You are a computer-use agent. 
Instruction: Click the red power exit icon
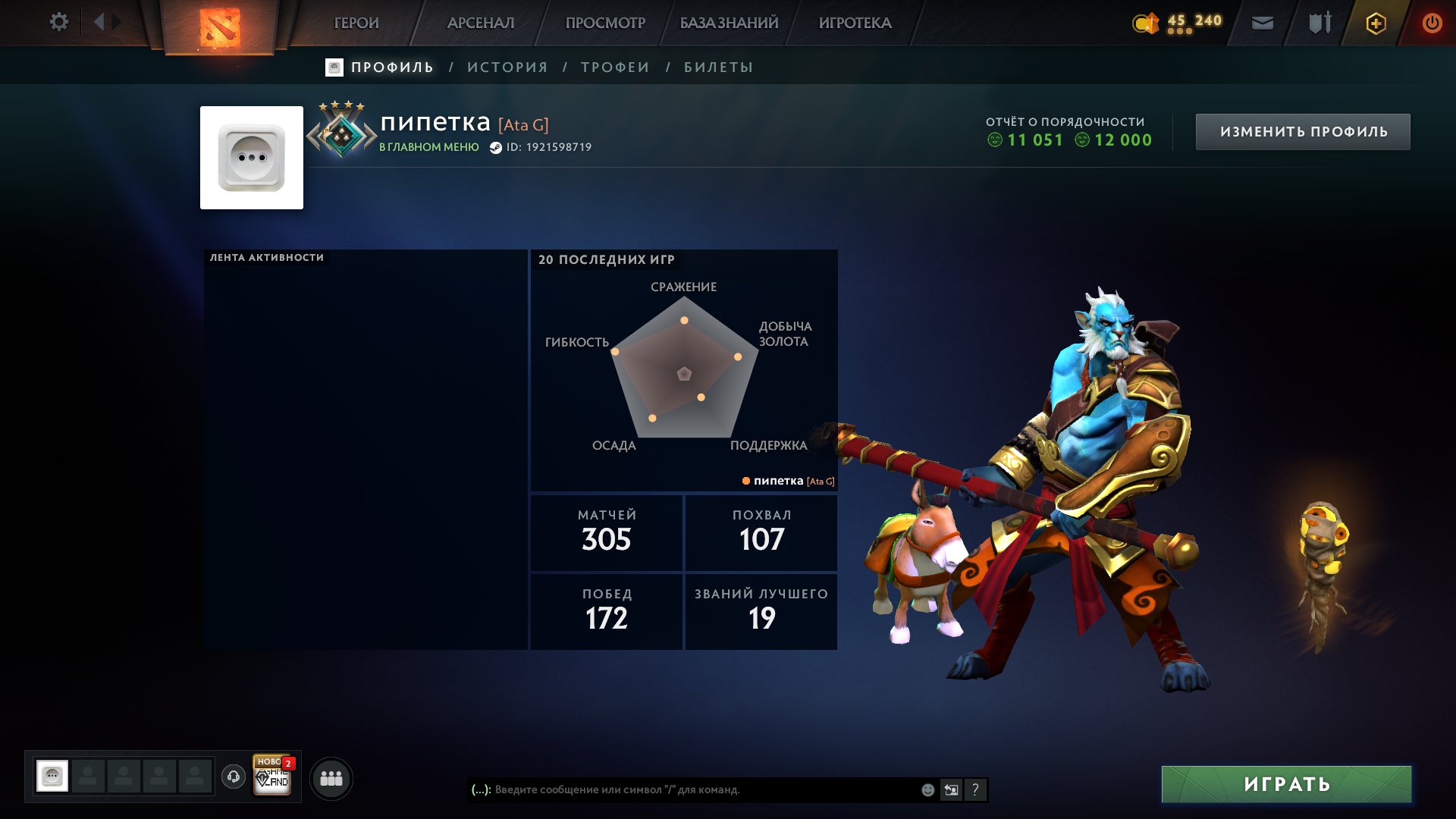1432,23
